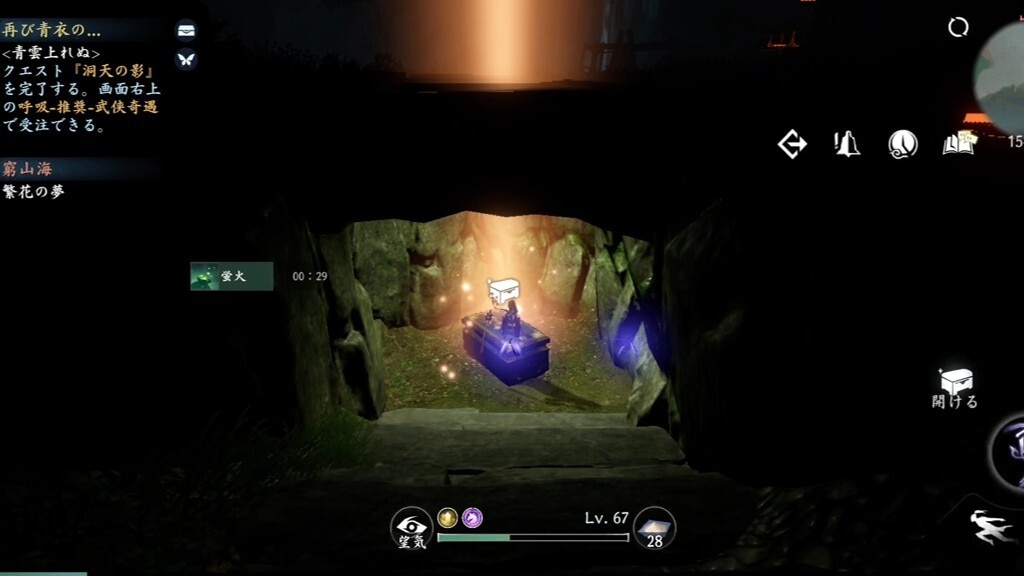This screenshot has width=1024, height=576.
Task: Tap the gold buff status icon
Action: (447, 517)
